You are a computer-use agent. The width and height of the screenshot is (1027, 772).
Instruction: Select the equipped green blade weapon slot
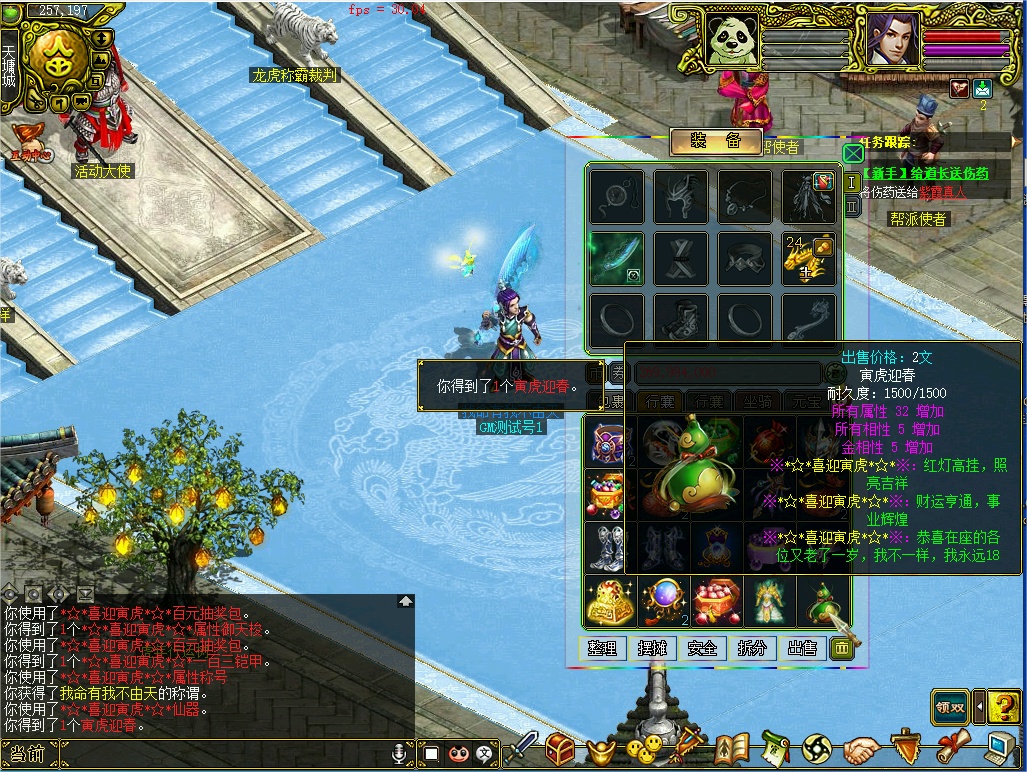pos(616,258)
